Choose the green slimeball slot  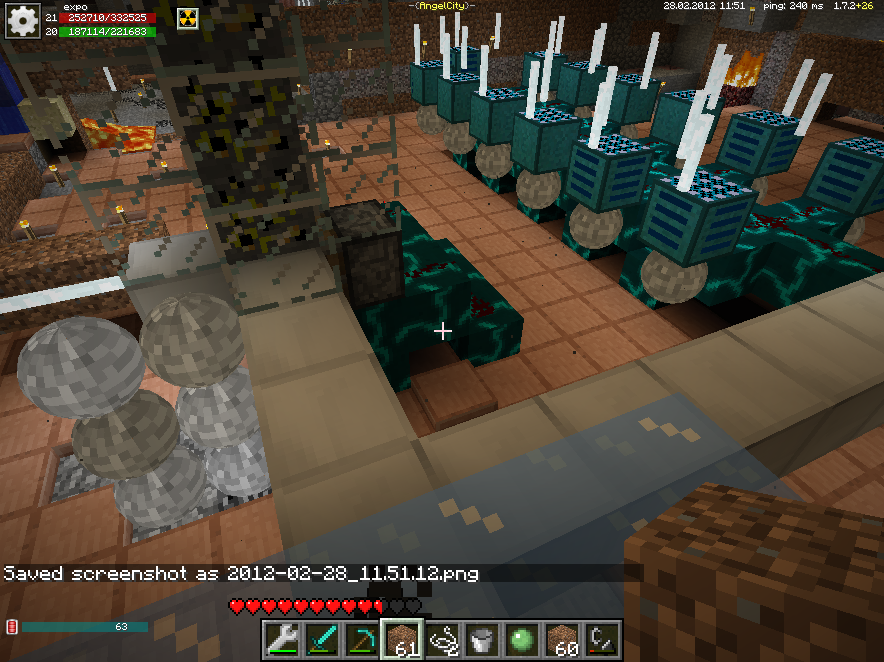pos(522,639)
